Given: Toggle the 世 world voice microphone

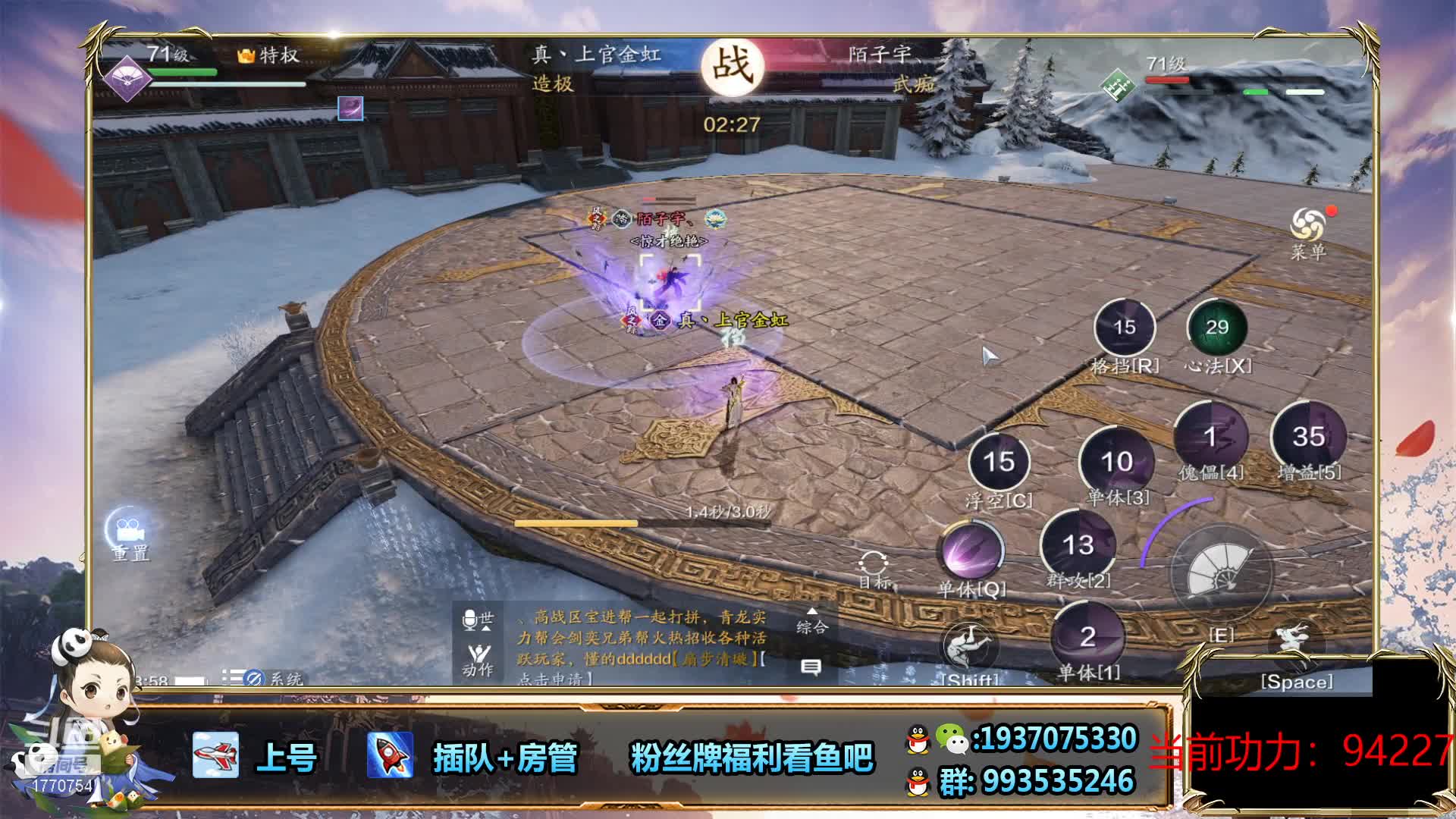Looking at the screenshot, I should tap(478, 620).
